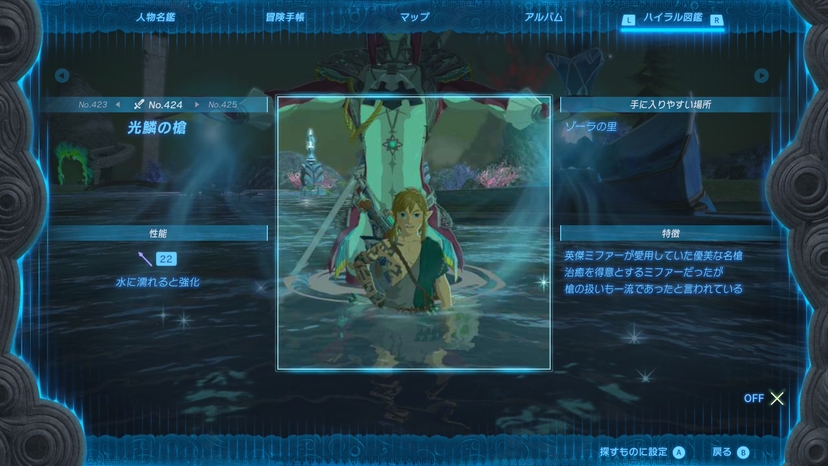Go back with 戻る
The height and width of the screenshot is (466, 828).
pos(729,451)
